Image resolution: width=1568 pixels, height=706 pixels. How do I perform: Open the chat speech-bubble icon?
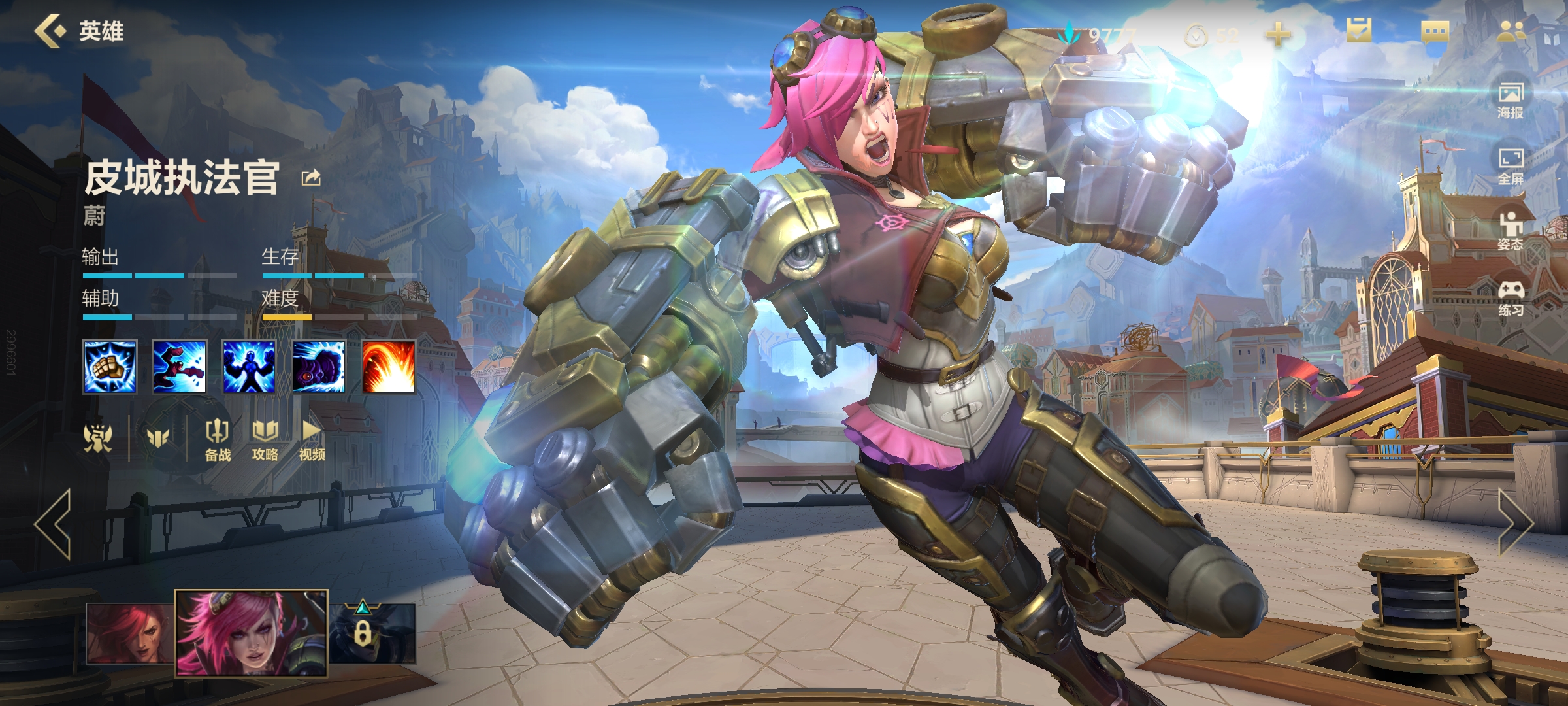point(1435,31)
